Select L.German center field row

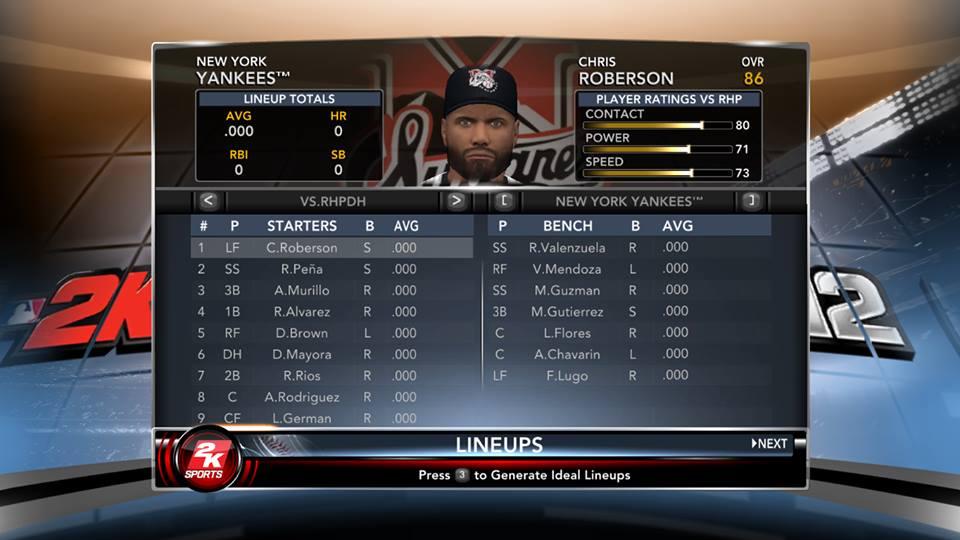point(302,418)
